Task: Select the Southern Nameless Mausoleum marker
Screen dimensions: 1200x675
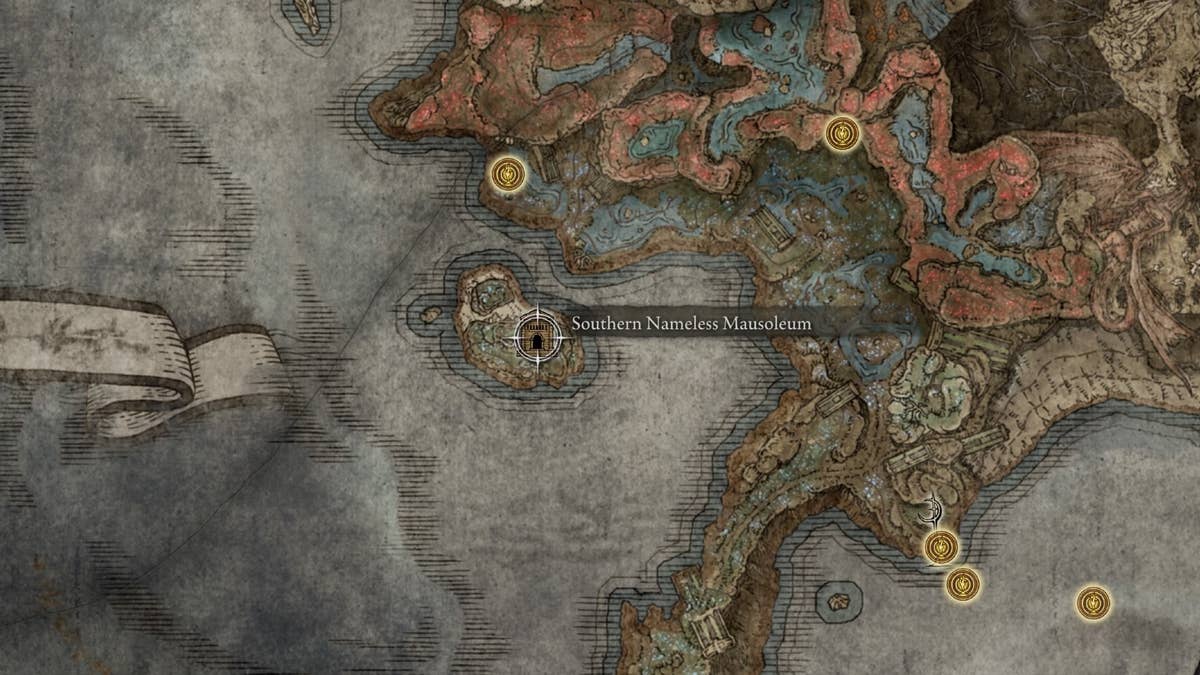Action: click(538, 337)
